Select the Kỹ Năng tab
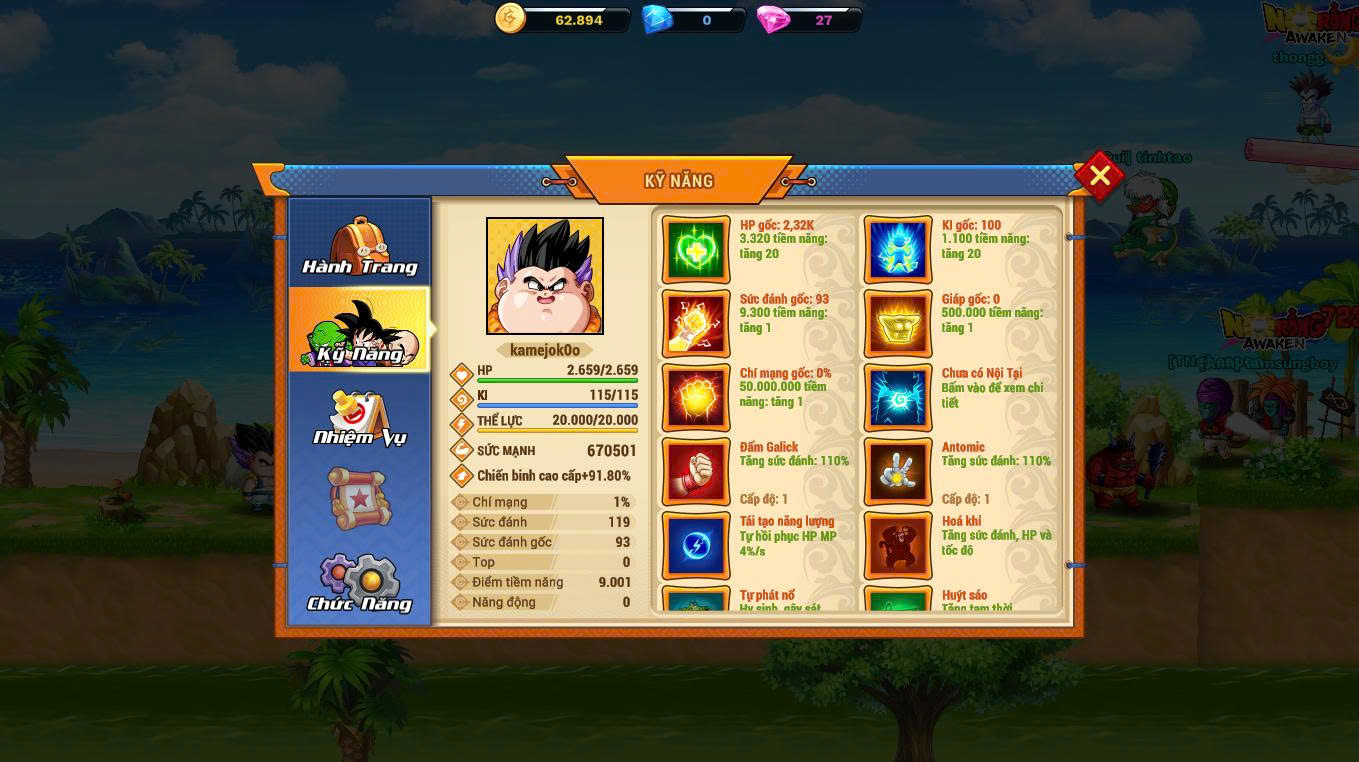Viewport: 1359px width, 762px height. [x=359, y=331]
